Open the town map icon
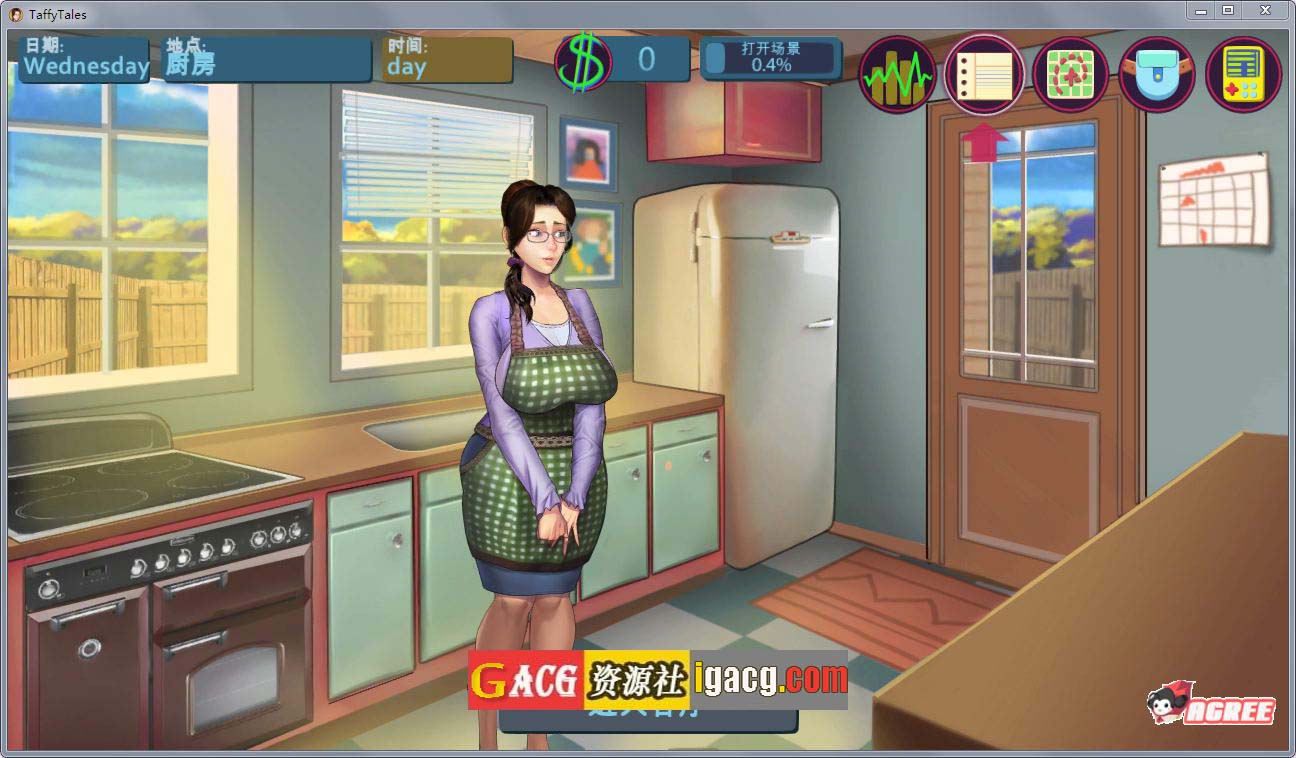1296x758 pixels. coord(1070,74)
